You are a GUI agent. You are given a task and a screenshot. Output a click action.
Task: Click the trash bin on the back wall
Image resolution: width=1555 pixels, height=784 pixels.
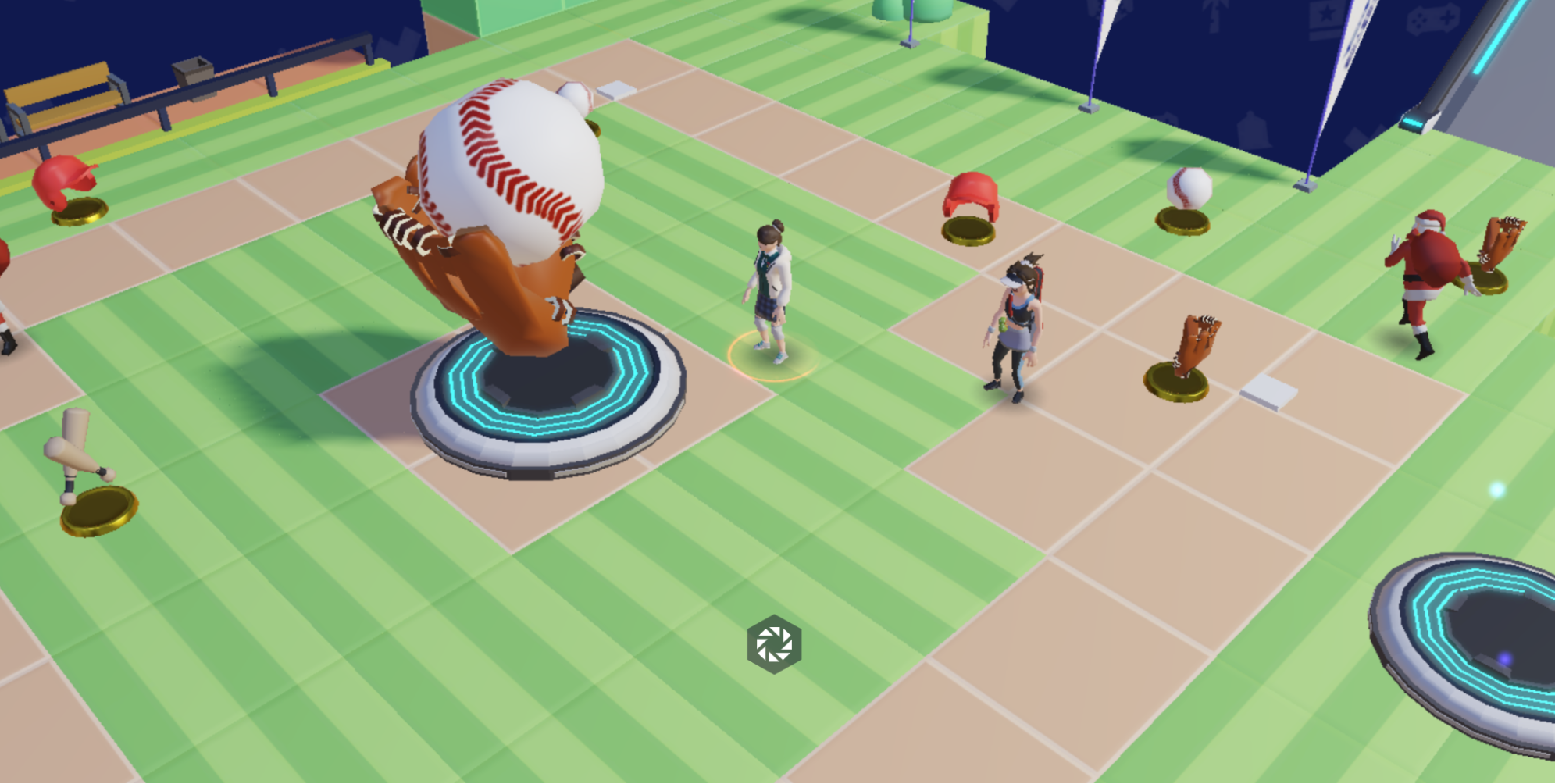193,69
